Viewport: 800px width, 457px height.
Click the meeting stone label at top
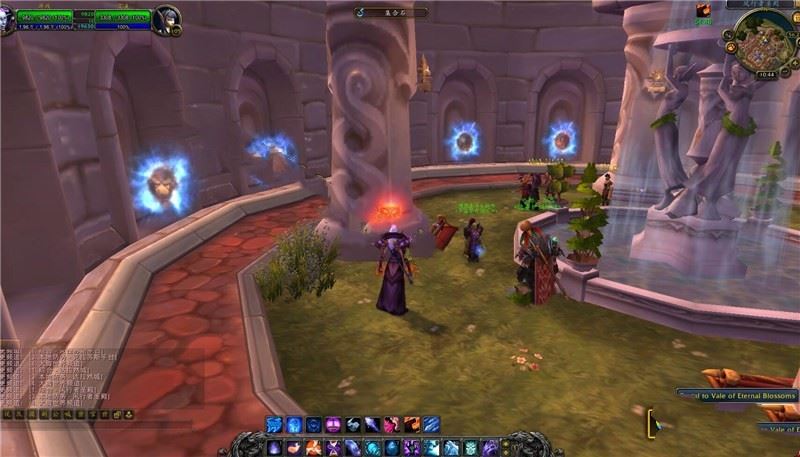[x=391, y=12]
